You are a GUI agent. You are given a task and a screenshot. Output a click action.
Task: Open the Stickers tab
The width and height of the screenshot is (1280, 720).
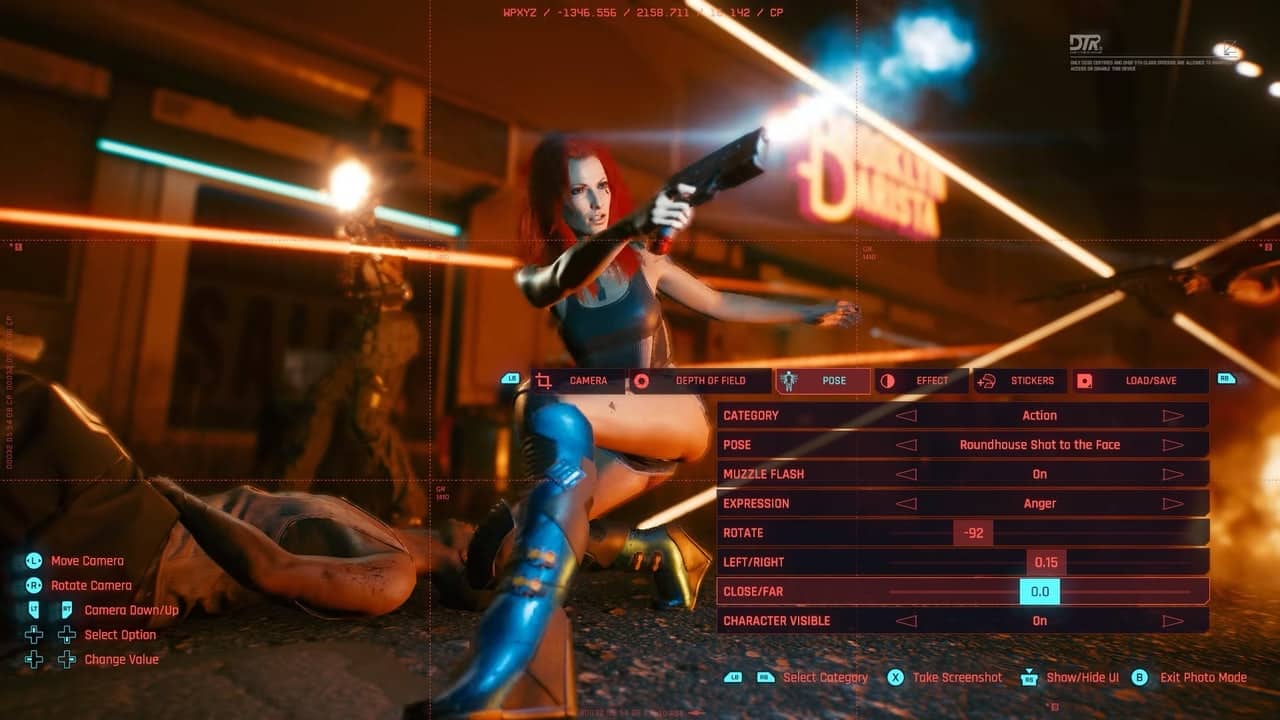pyautogui.click(x=1020, y=381)
